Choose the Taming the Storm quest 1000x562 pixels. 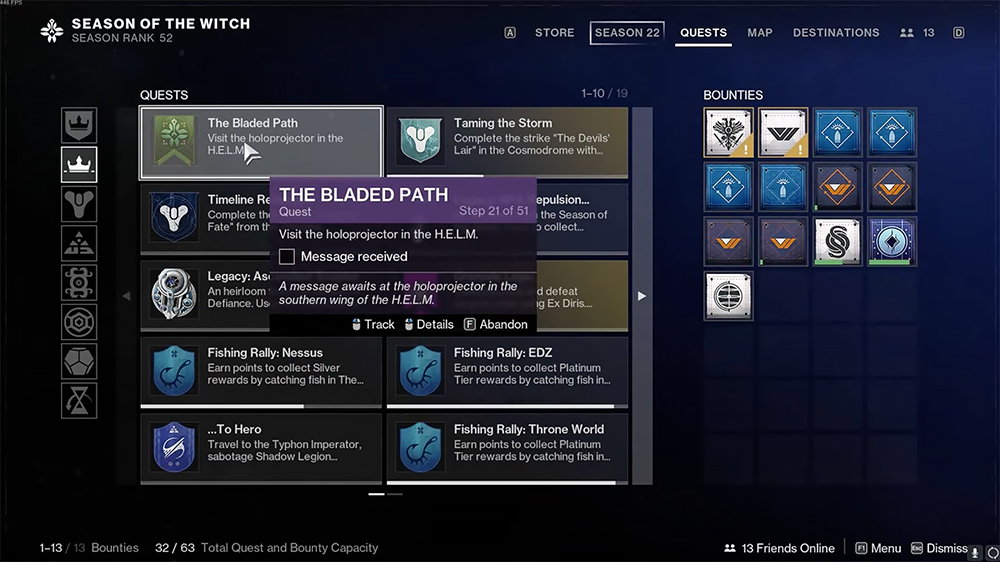pos(507,143)
